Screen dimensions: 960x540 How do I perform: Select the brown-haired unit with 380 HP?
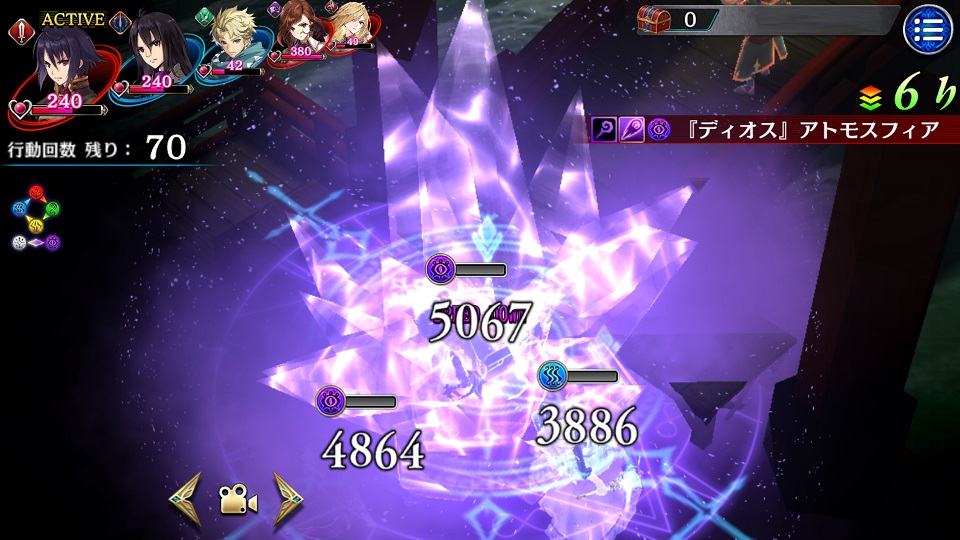pos(297,29)
